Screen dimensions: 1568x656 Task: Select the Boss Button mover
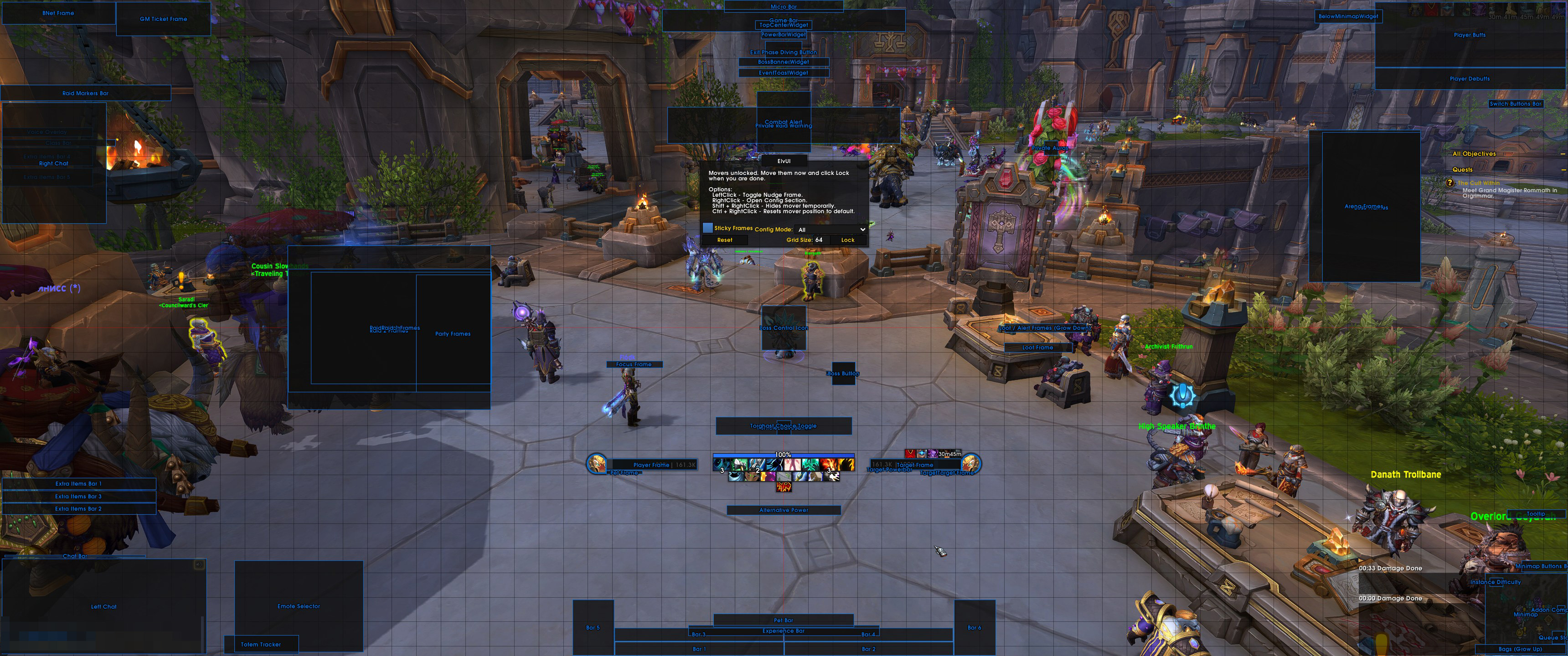click(843, 374)
